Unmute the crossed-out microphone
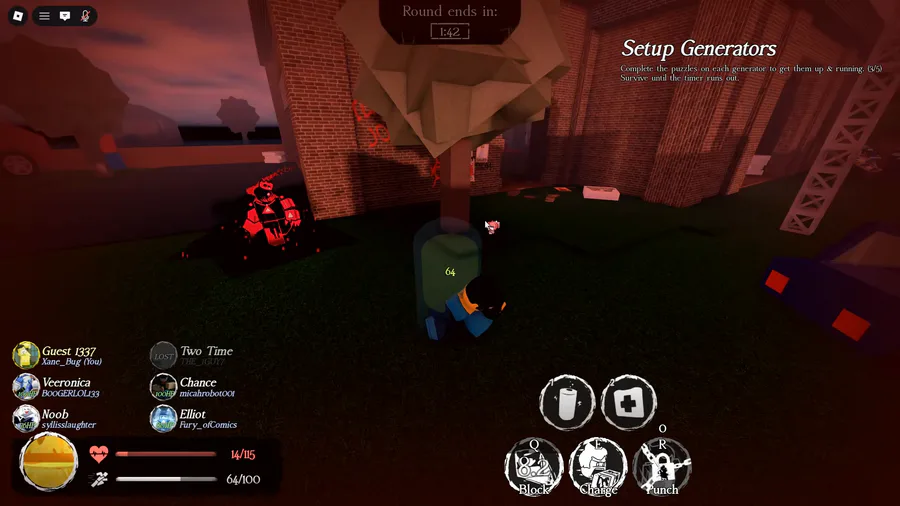 85,16
